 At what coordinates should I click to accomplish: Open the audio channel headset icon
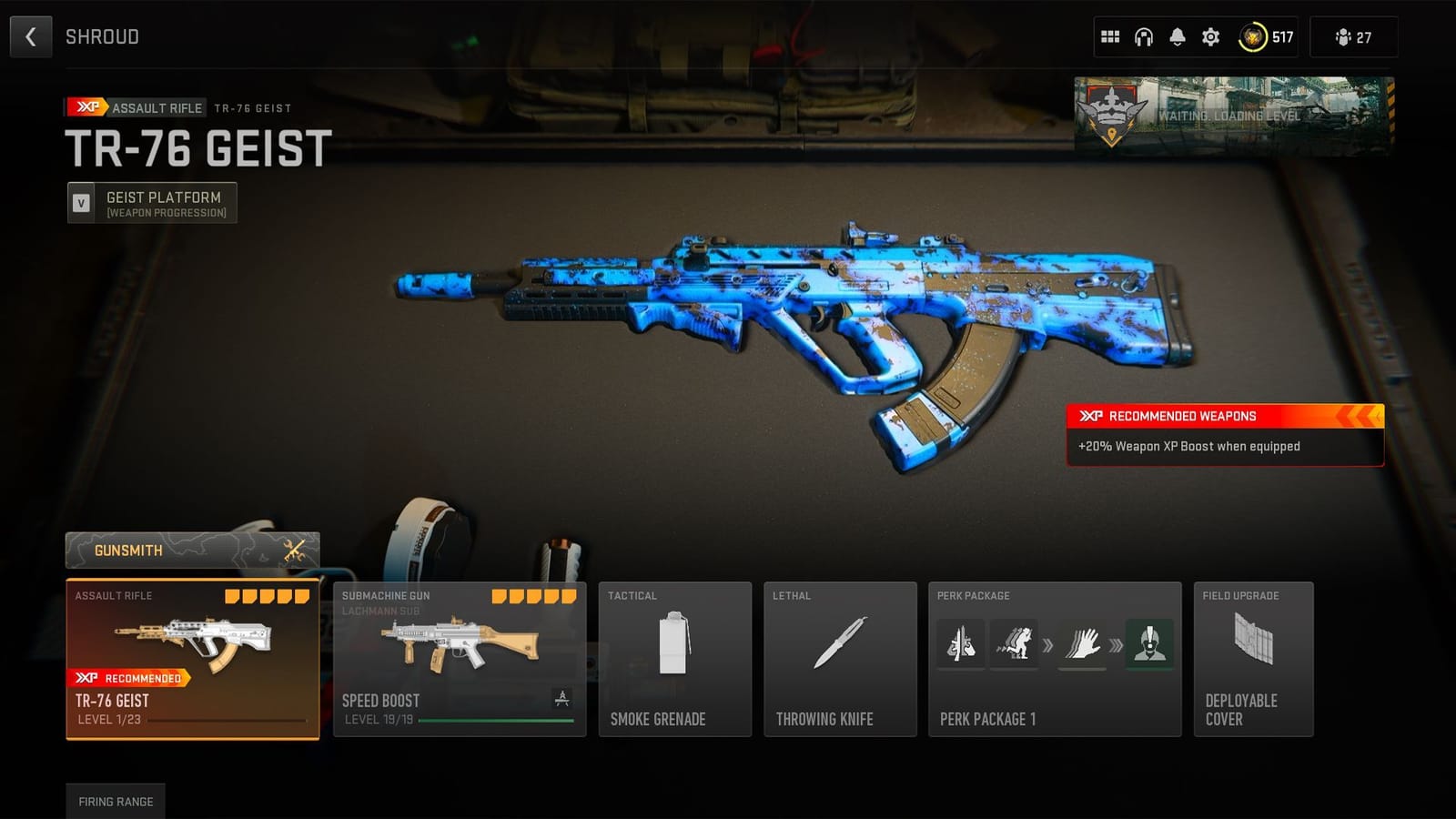click(x=1143, y=37)
